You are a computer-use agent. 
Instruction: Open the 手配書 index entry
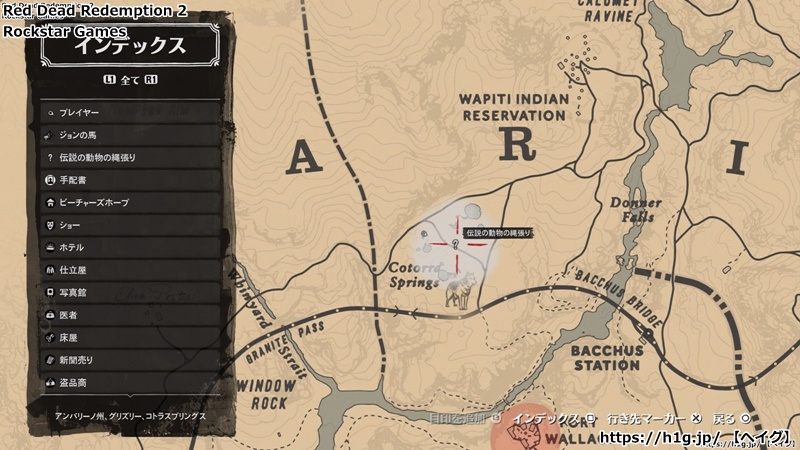pyautogui.click(x=128, y=180)
